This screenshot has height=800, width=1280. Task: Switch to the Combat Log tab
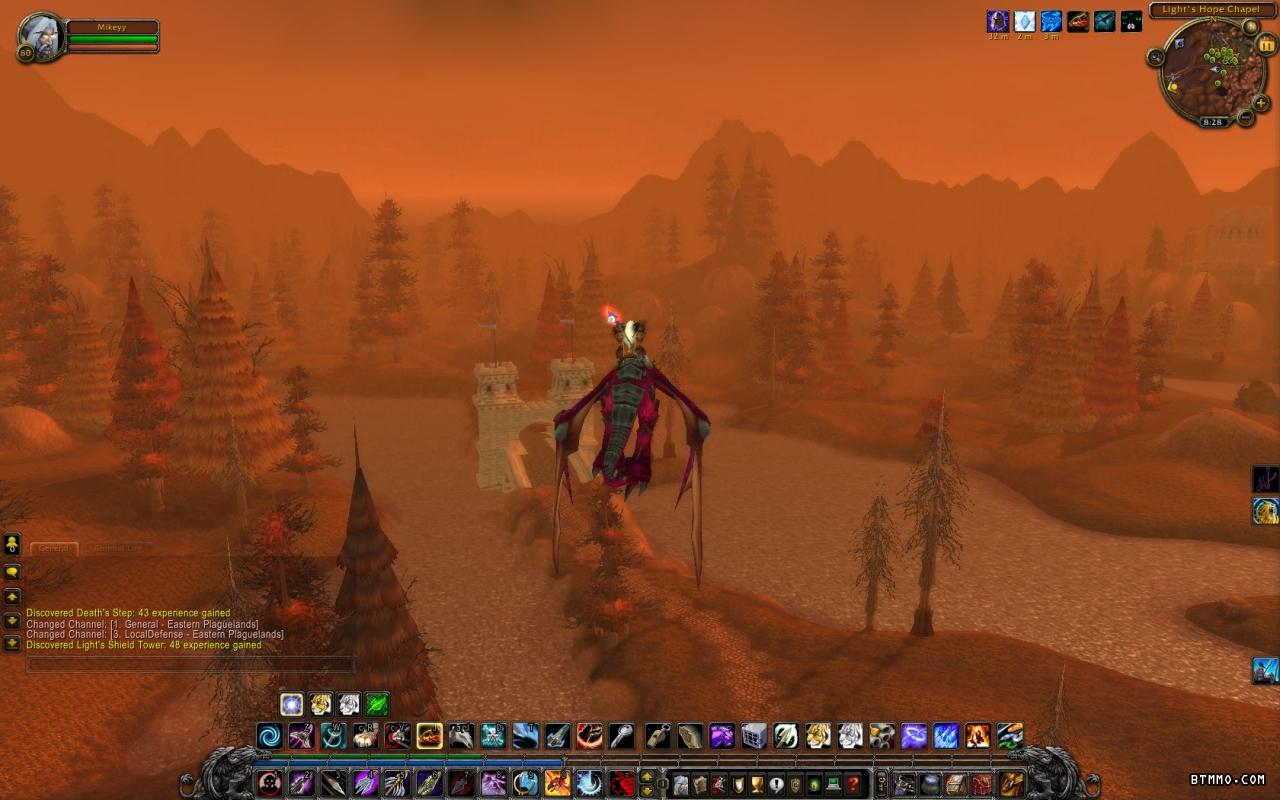coord(118,548)
